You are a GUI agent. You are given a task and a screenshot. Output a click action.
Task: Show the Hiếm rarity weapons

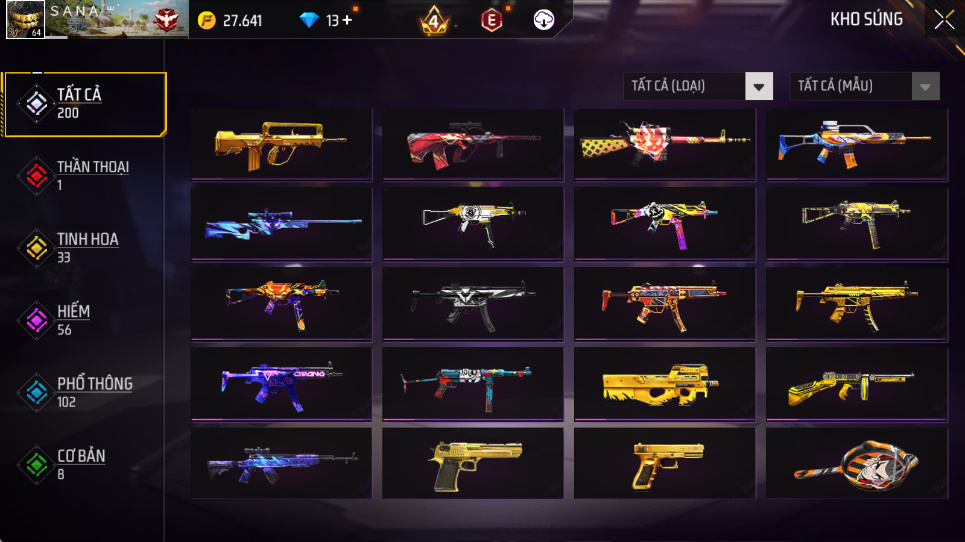(x=85, y=319)
